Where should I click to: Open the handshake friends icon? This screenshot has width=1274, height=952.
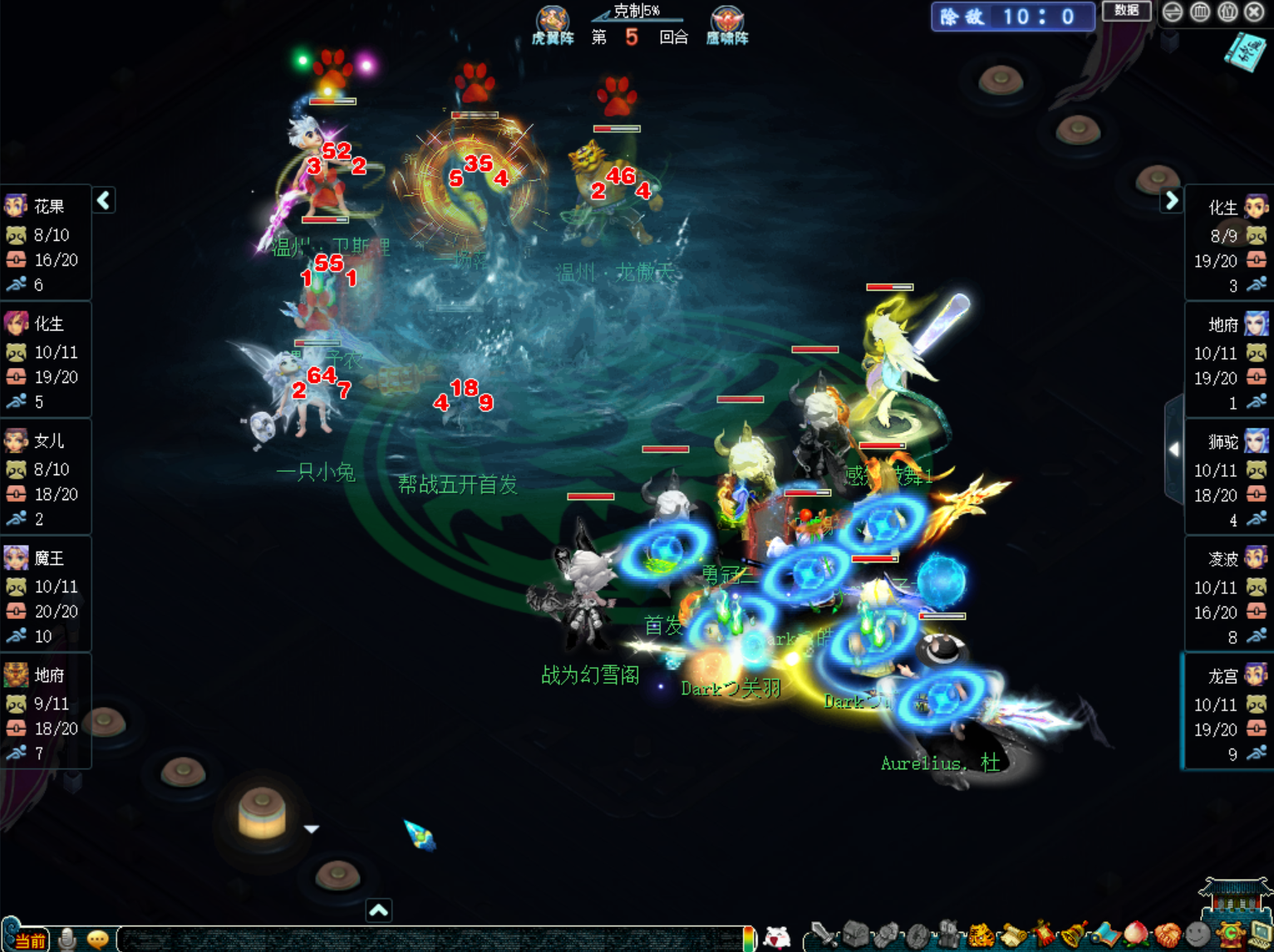(x=1167, y=936)
